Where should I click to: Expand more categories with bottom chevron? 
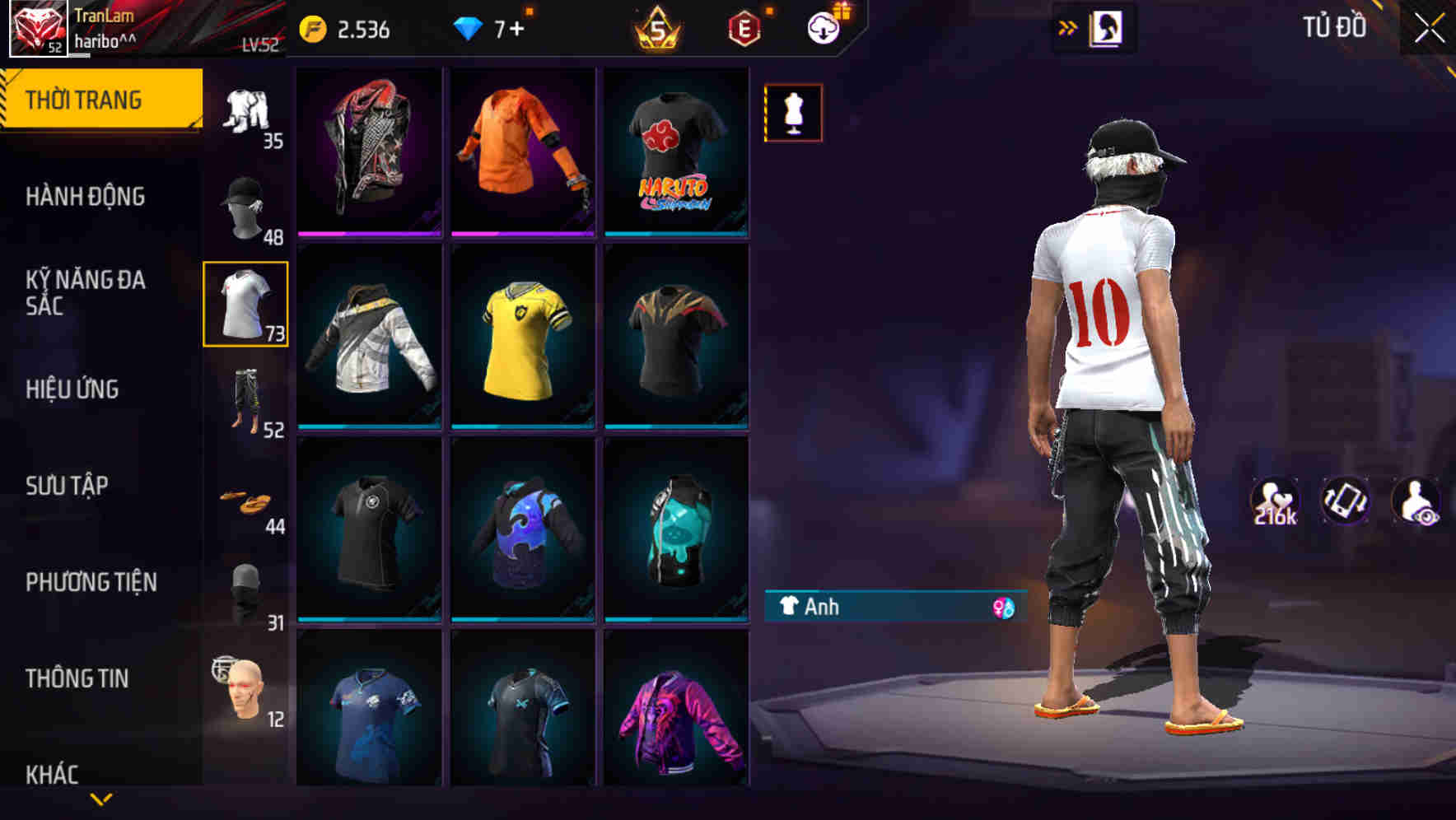click(x=101, y=797)
